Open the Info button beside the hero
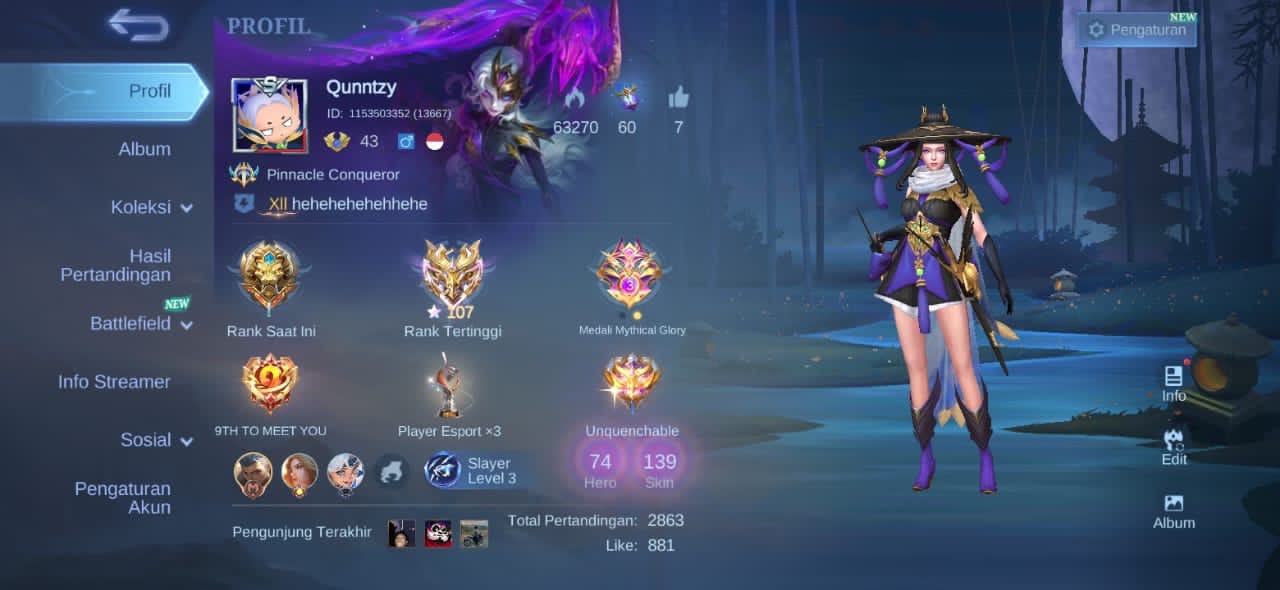1280x590 pixels. [x=1174, y=383]
